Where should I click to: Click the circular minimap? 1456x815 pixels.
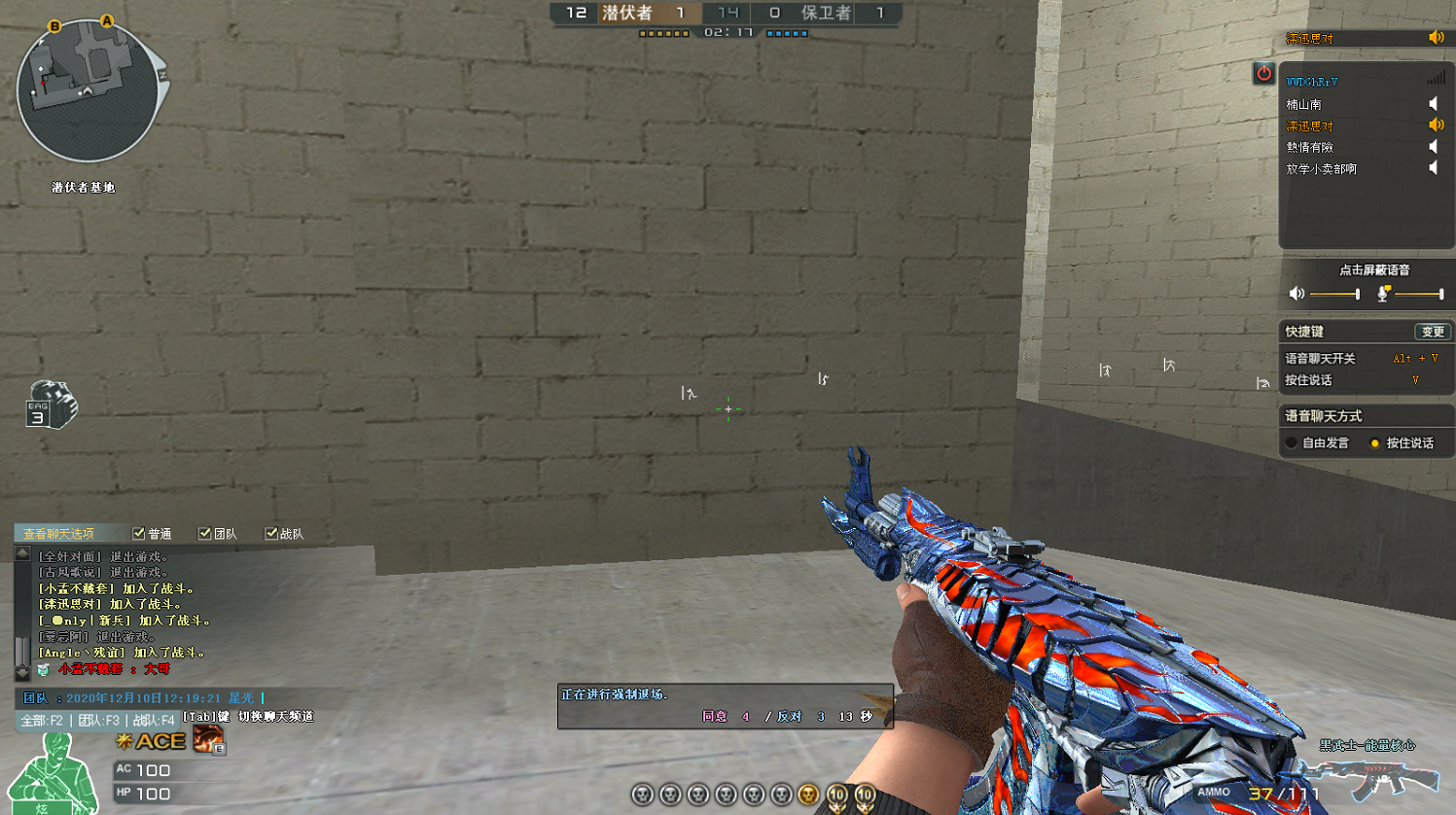click(88, 92)
